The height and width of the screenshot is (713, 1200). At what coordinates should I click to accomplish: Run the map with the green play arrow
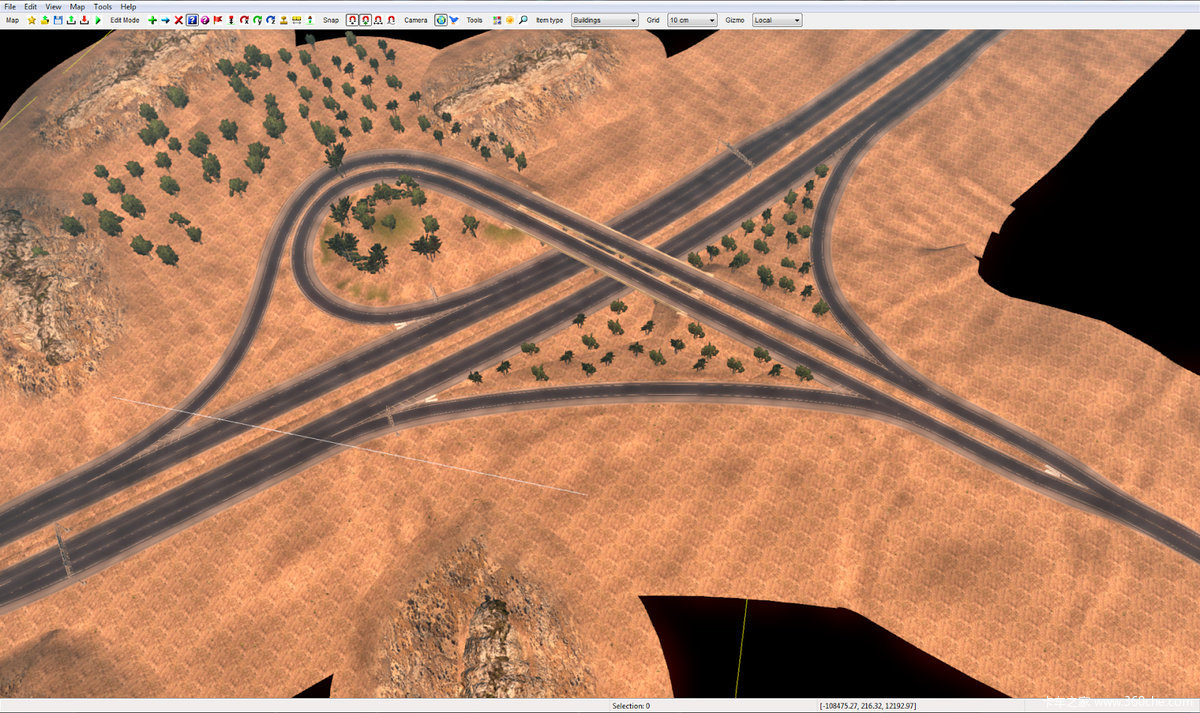coord(98,20)
